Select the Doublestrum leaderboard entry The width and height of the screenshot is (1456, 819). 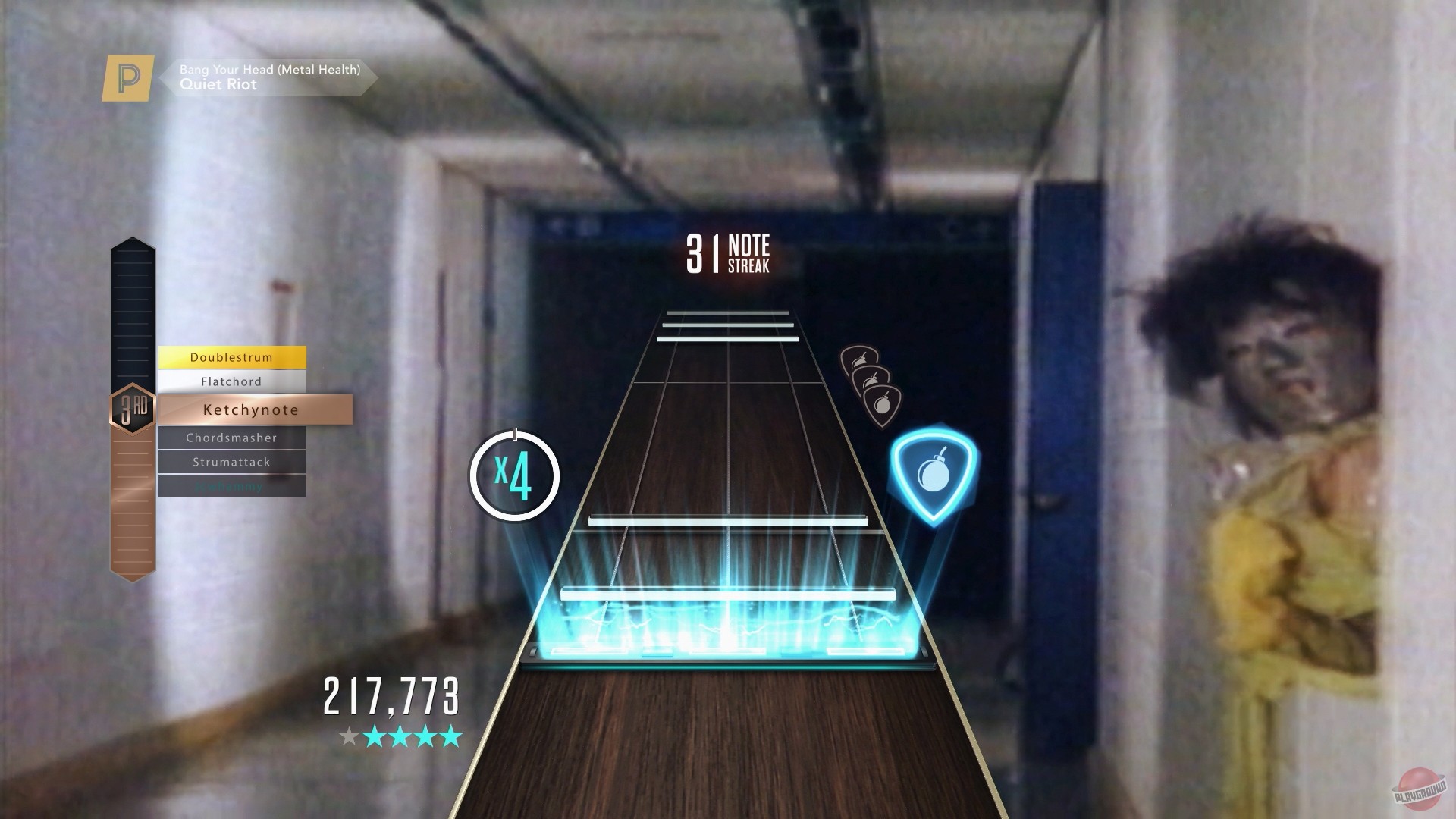pyautogui.click(x=231, y=357)
